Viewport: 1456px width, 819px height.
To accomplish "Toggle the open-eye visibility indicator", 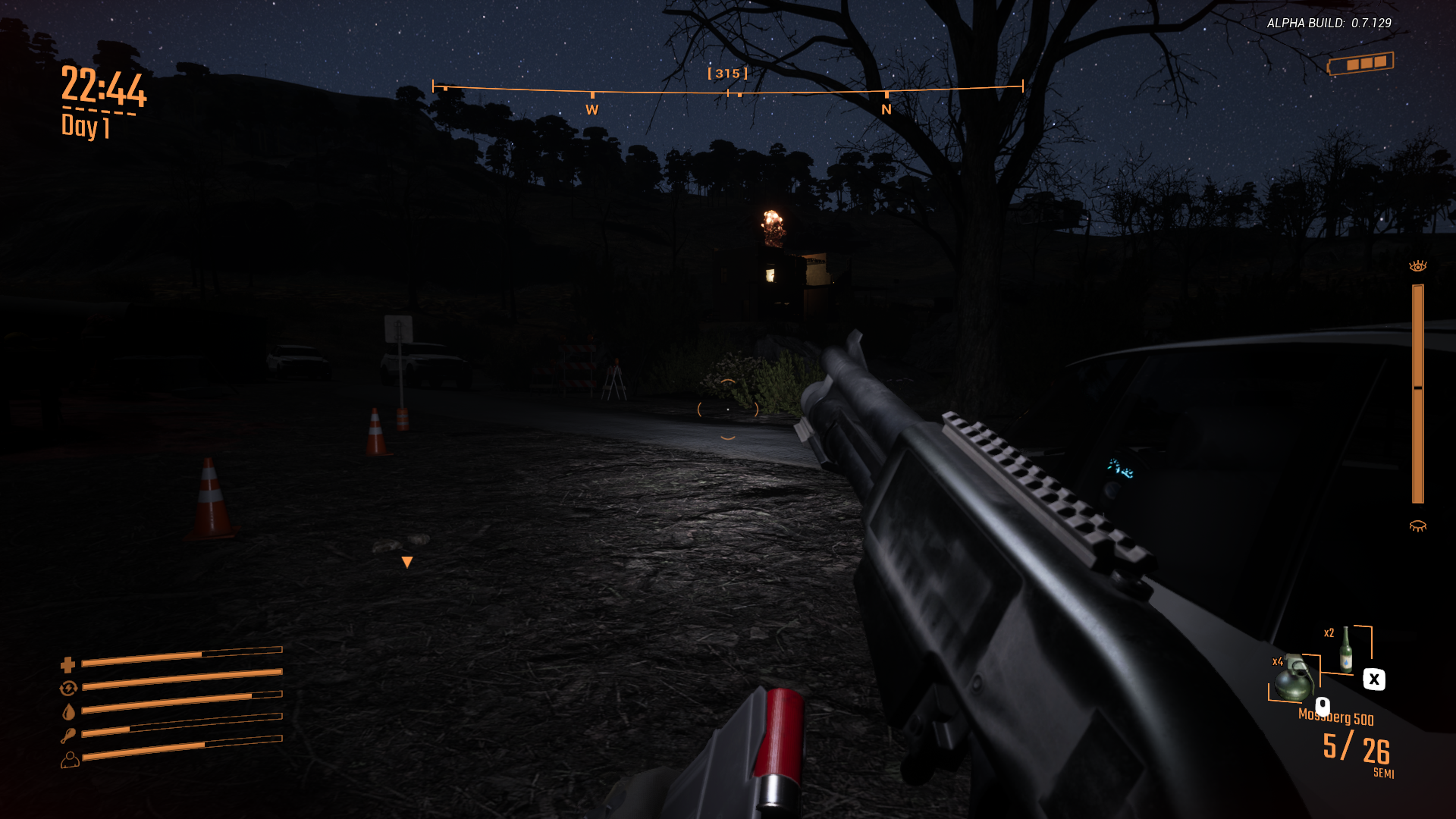I will click(x=1417, y=265).
